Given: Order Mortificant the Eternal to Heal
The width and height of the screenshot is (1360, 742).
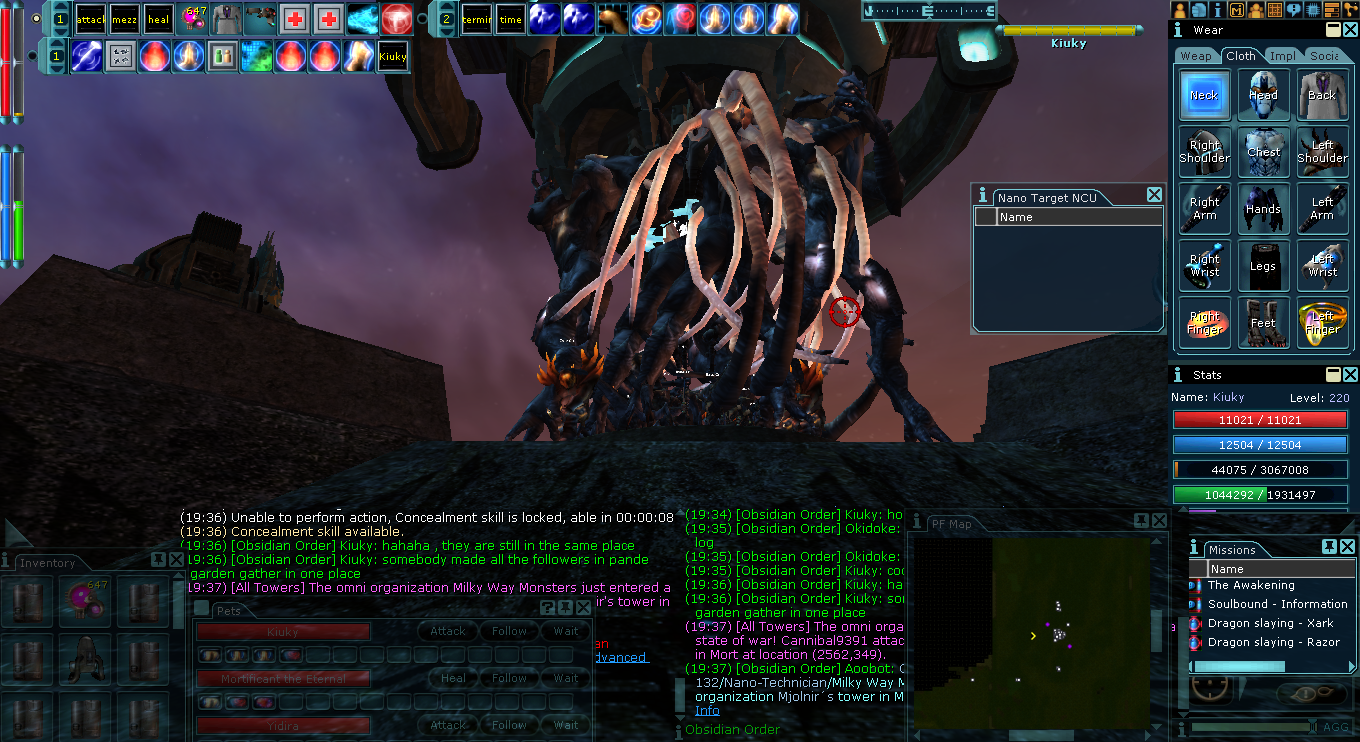Looking at the screenshot, I should point(453,678).
